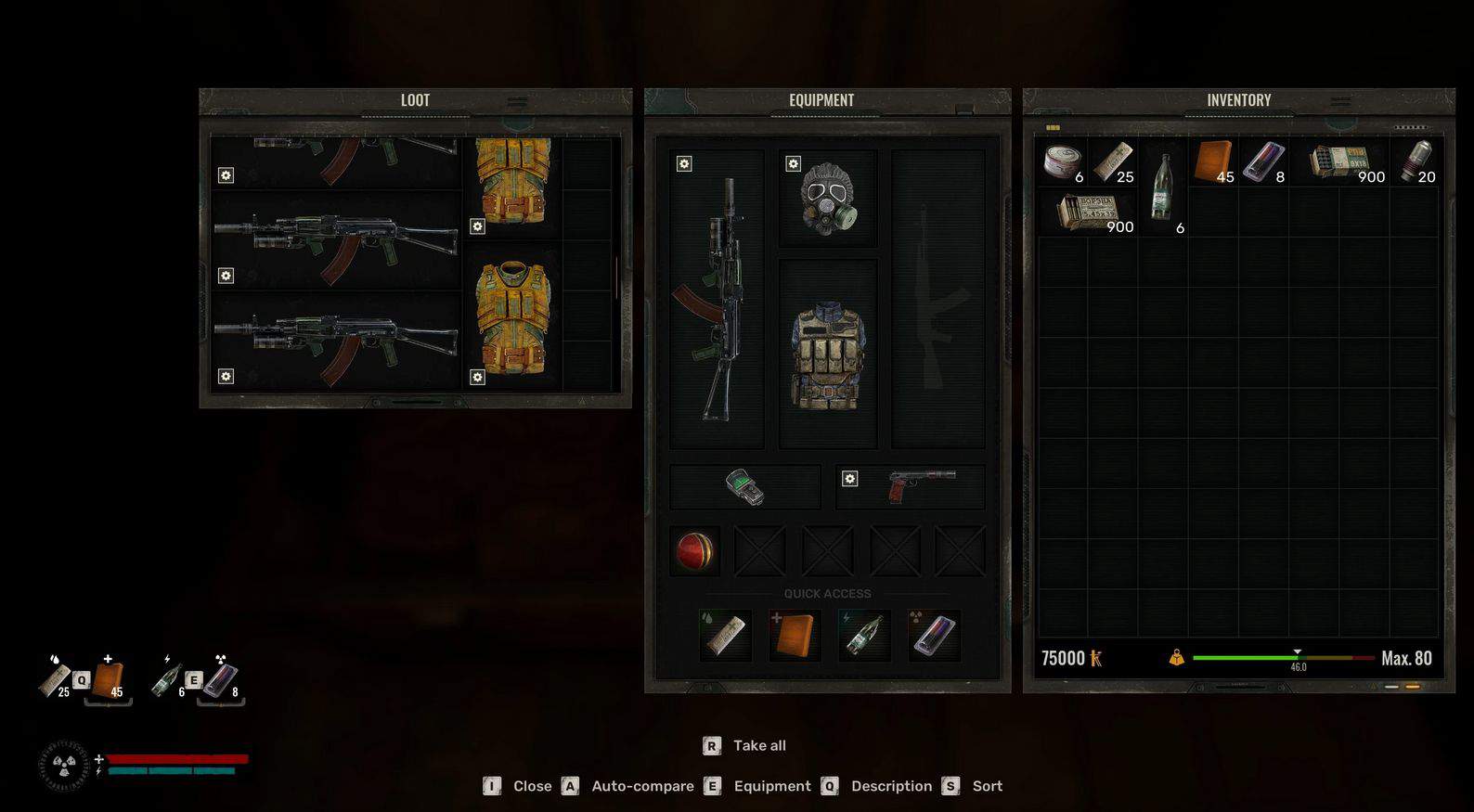Choose the bandage in quick access
The height and width of the screenshot is (812, 1474).
725,635
